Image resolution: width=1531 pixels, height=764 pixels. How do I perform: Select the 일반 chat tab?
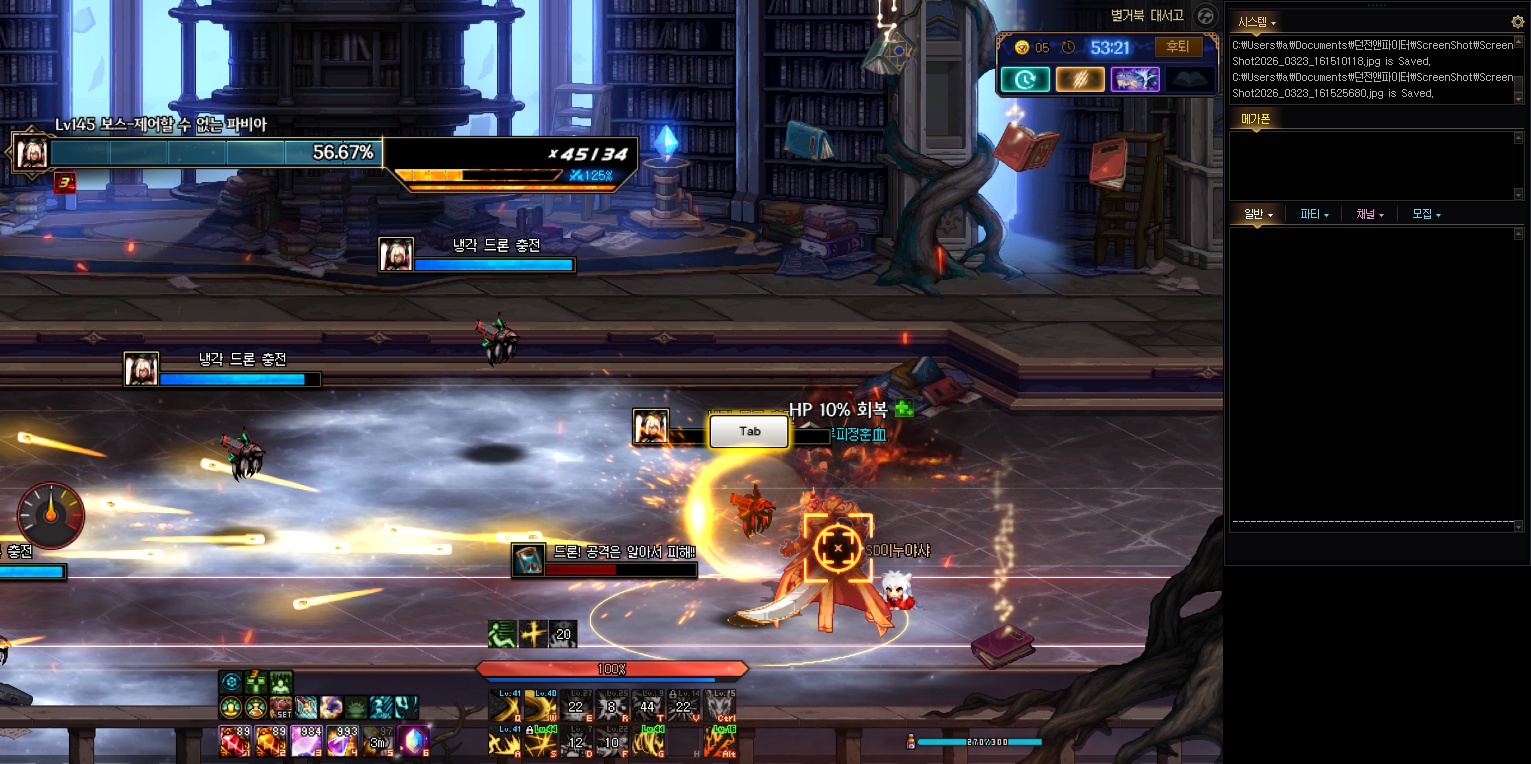pos(1257,214)
